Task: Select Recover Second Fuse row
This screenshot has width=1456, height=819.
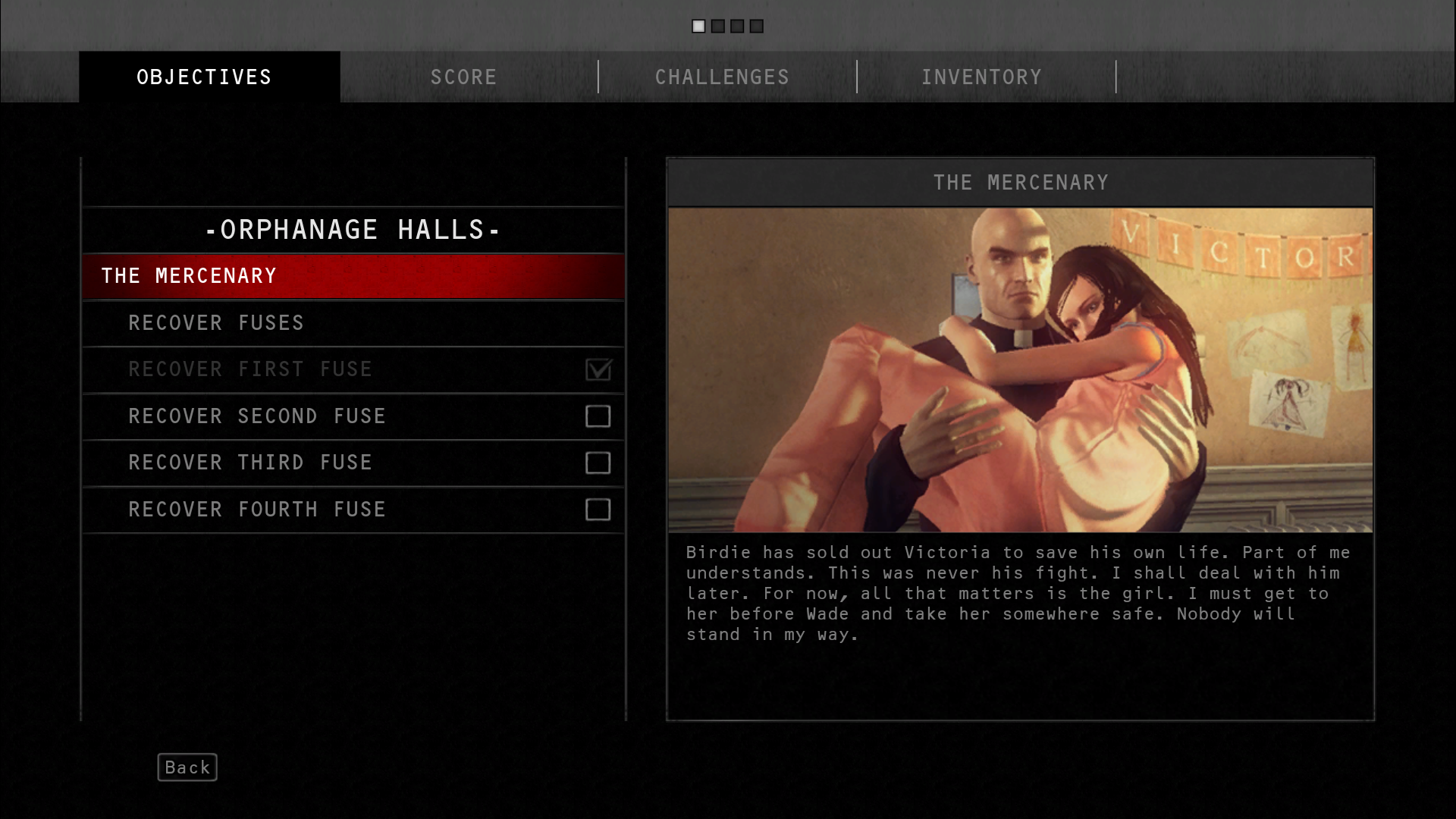Action: point(353,416)
